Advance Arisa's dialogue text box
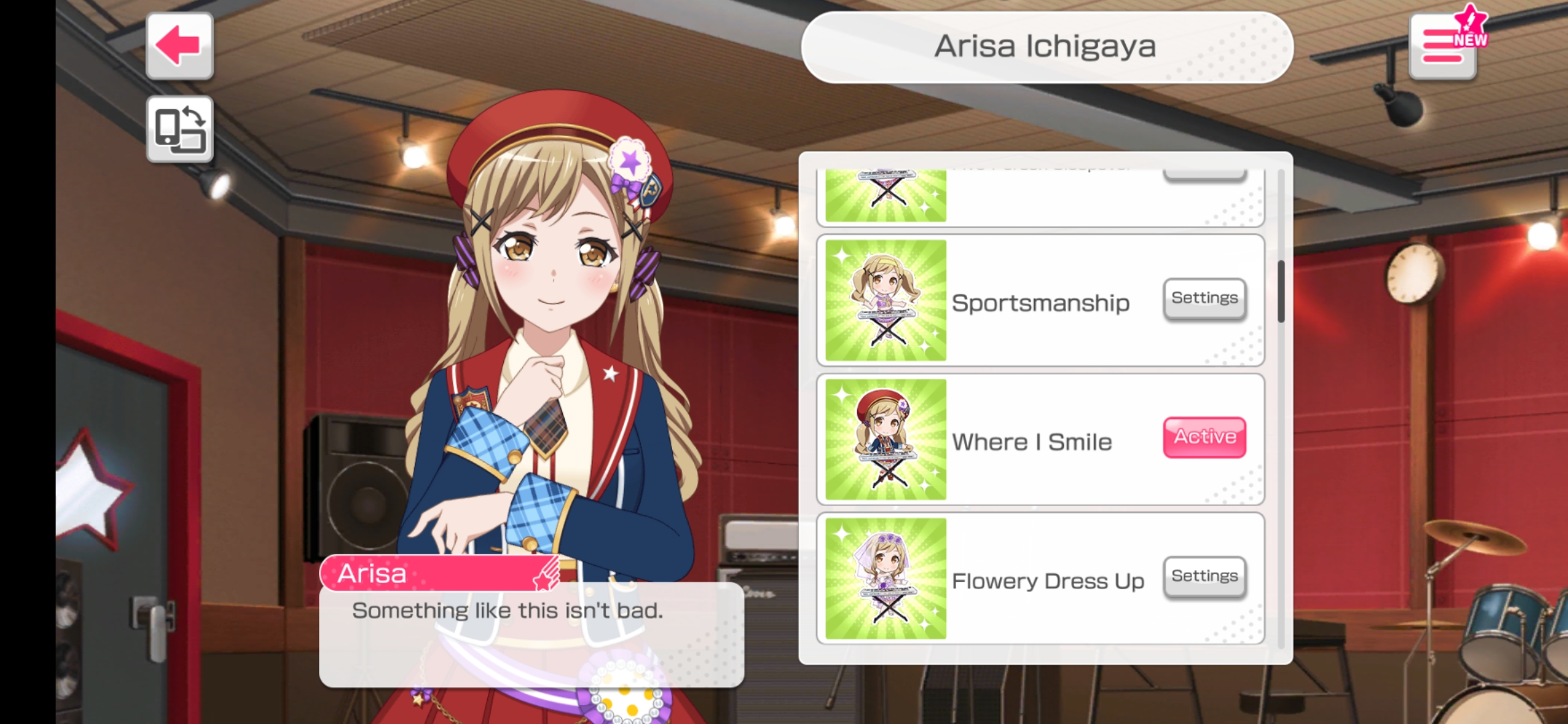 (531, 633)
